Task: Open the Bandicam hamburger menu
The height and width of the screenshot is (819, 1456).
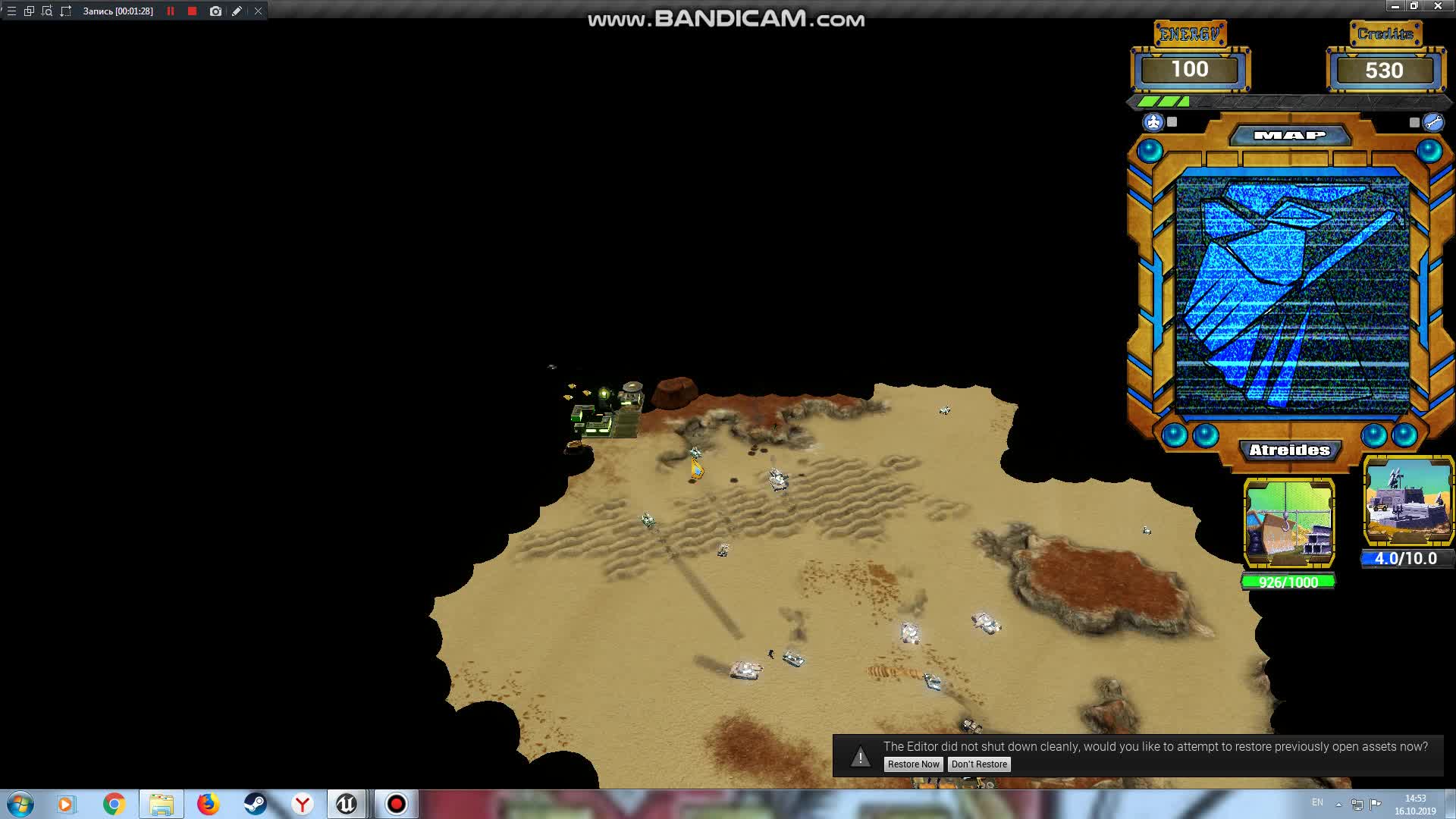Action: [11, 11]
